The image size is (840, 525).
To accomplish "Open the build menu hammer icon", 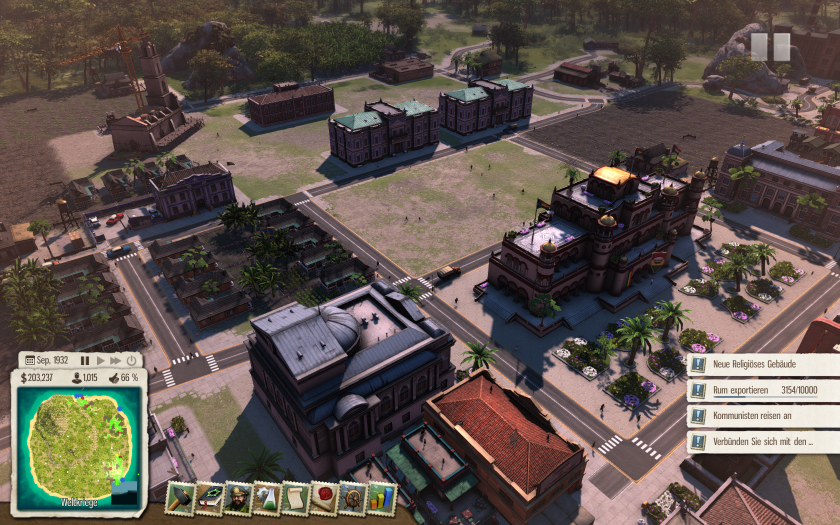I will click(180, 497).
